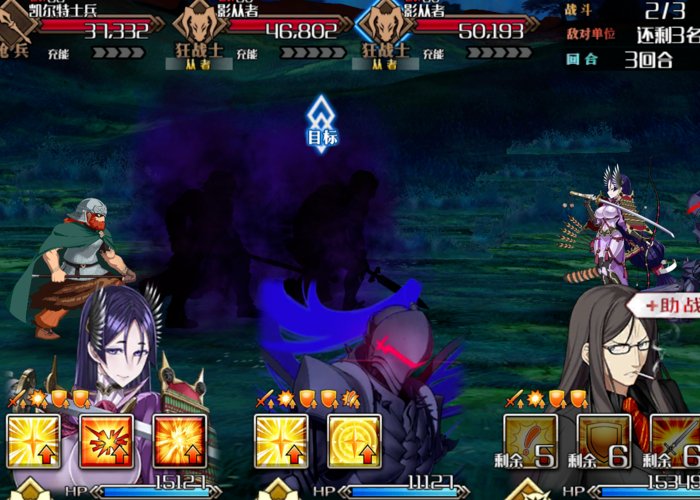Screen dimensions: 700x500
Task: Activate the red slash burst skill
Action: pos(106,441)
